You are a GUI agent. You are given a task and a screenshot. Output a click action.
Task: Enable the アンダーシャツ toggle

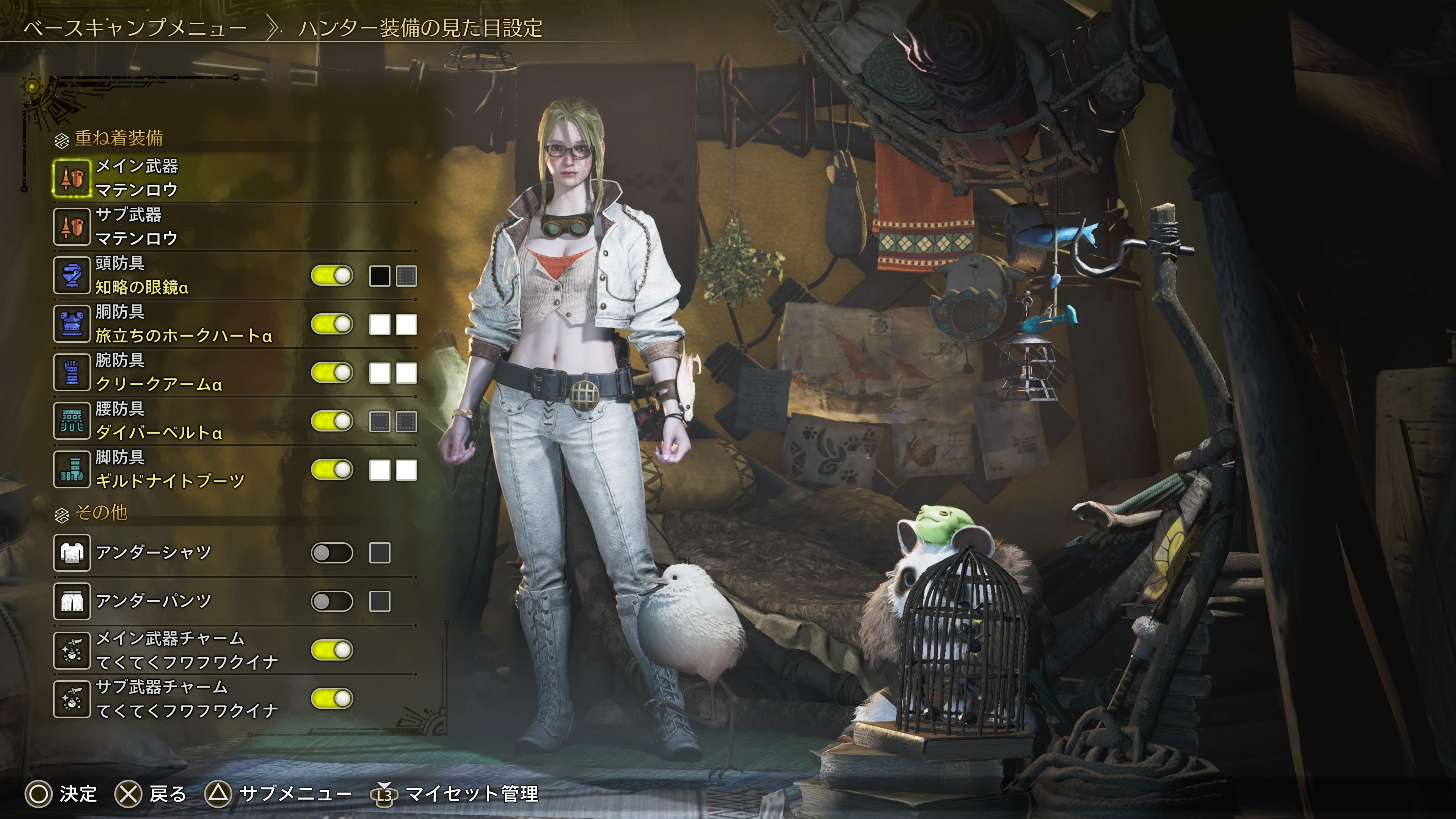[333, 553]
